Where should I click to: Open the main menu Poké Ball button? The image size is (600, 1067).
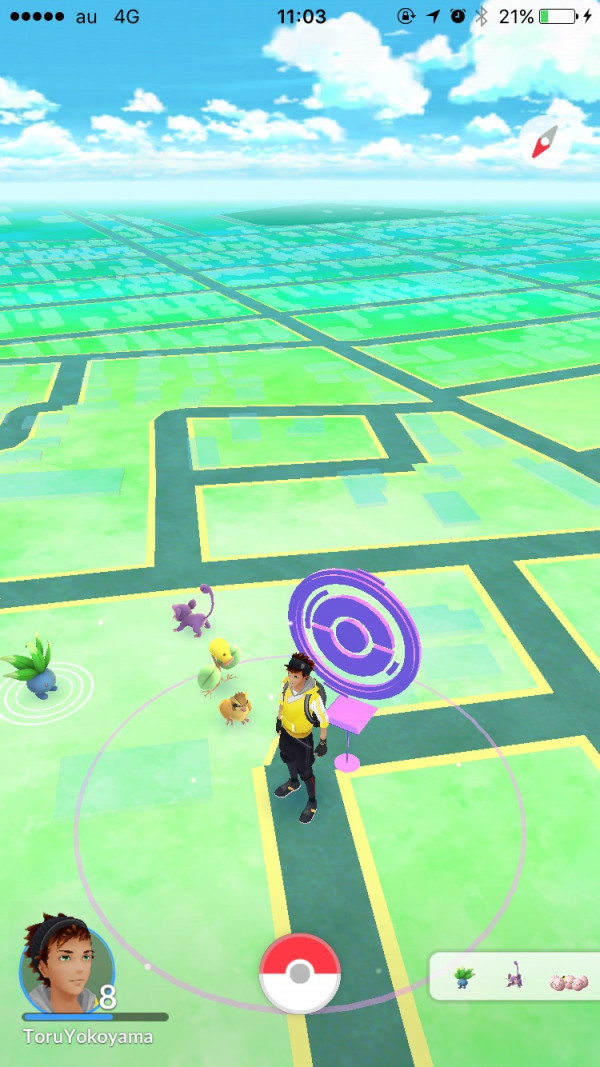[x=300, y=973]
